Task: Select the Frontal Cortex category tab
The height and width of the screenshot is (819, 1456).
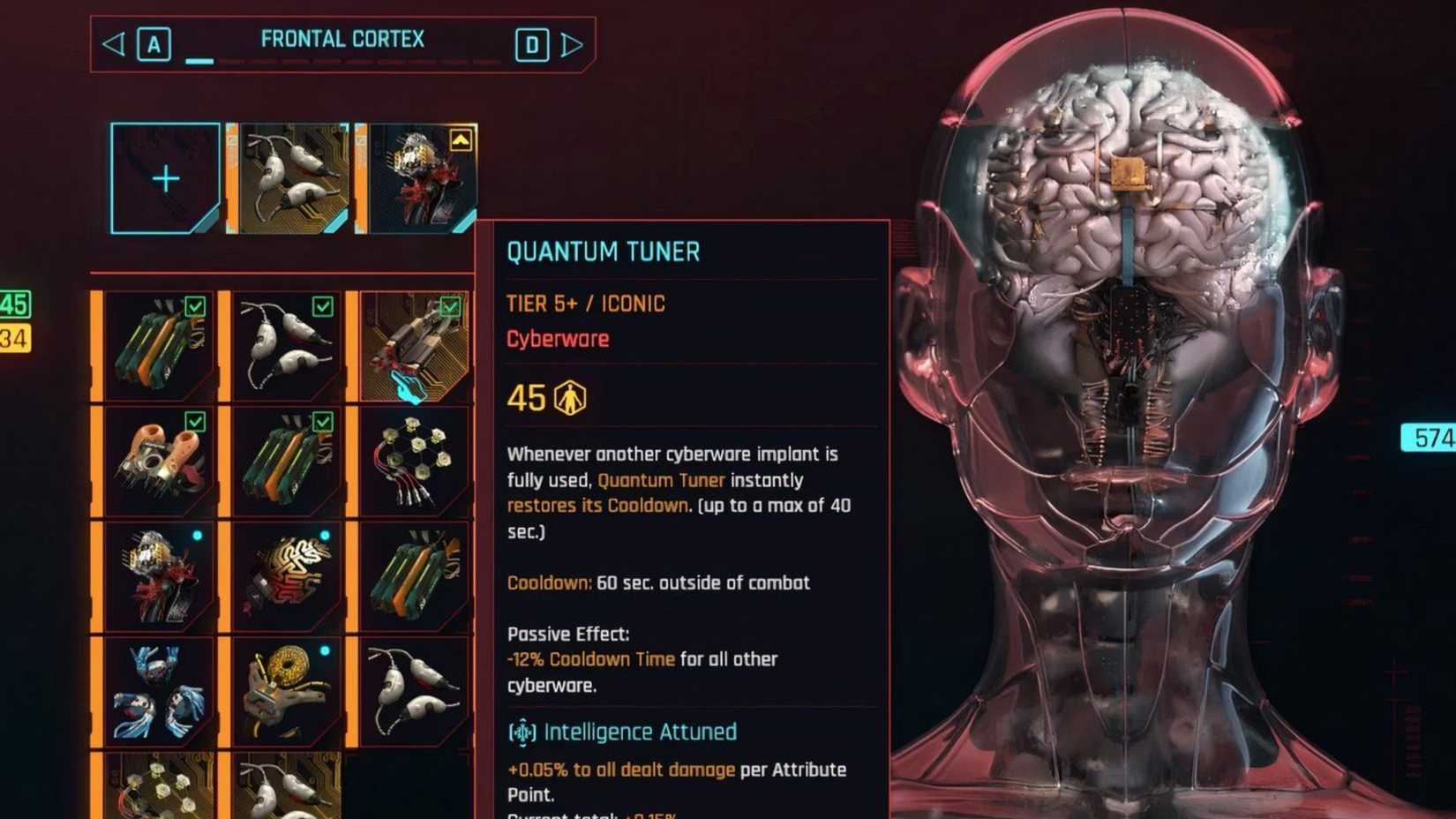Action: tap(342, 38)
